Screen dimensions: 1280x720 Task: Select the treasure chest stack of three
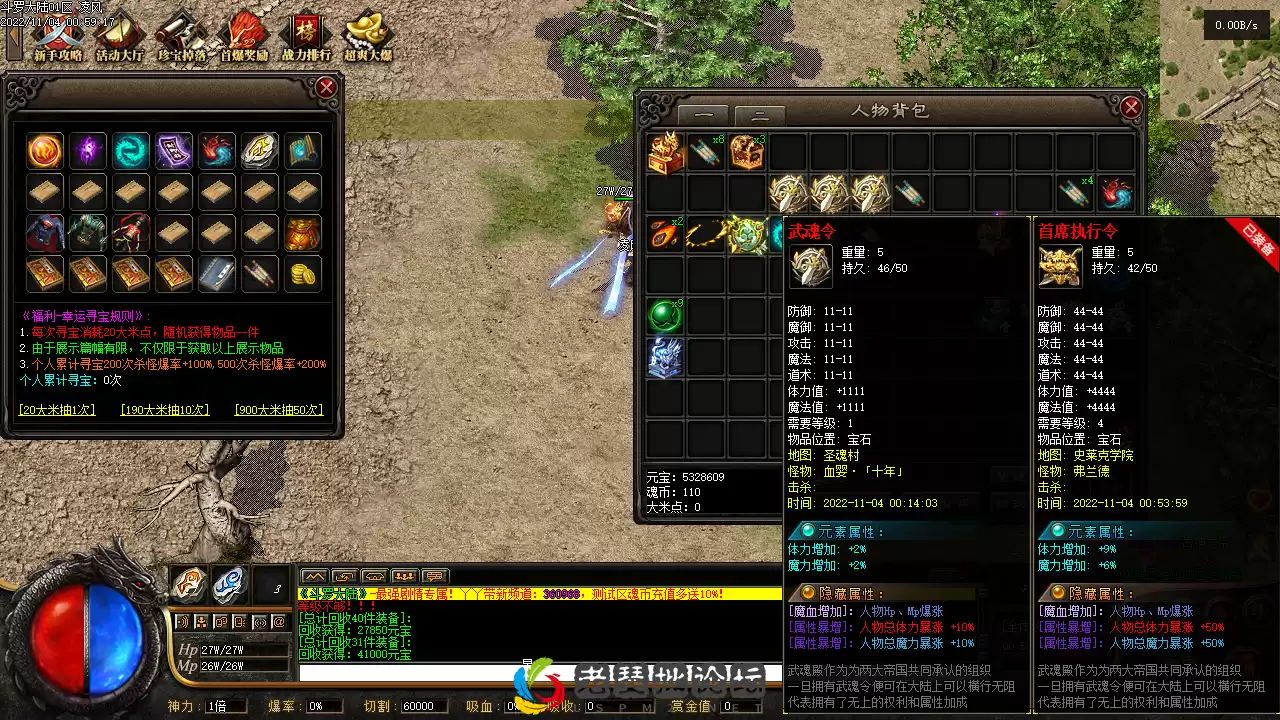(x=747, y=153)
